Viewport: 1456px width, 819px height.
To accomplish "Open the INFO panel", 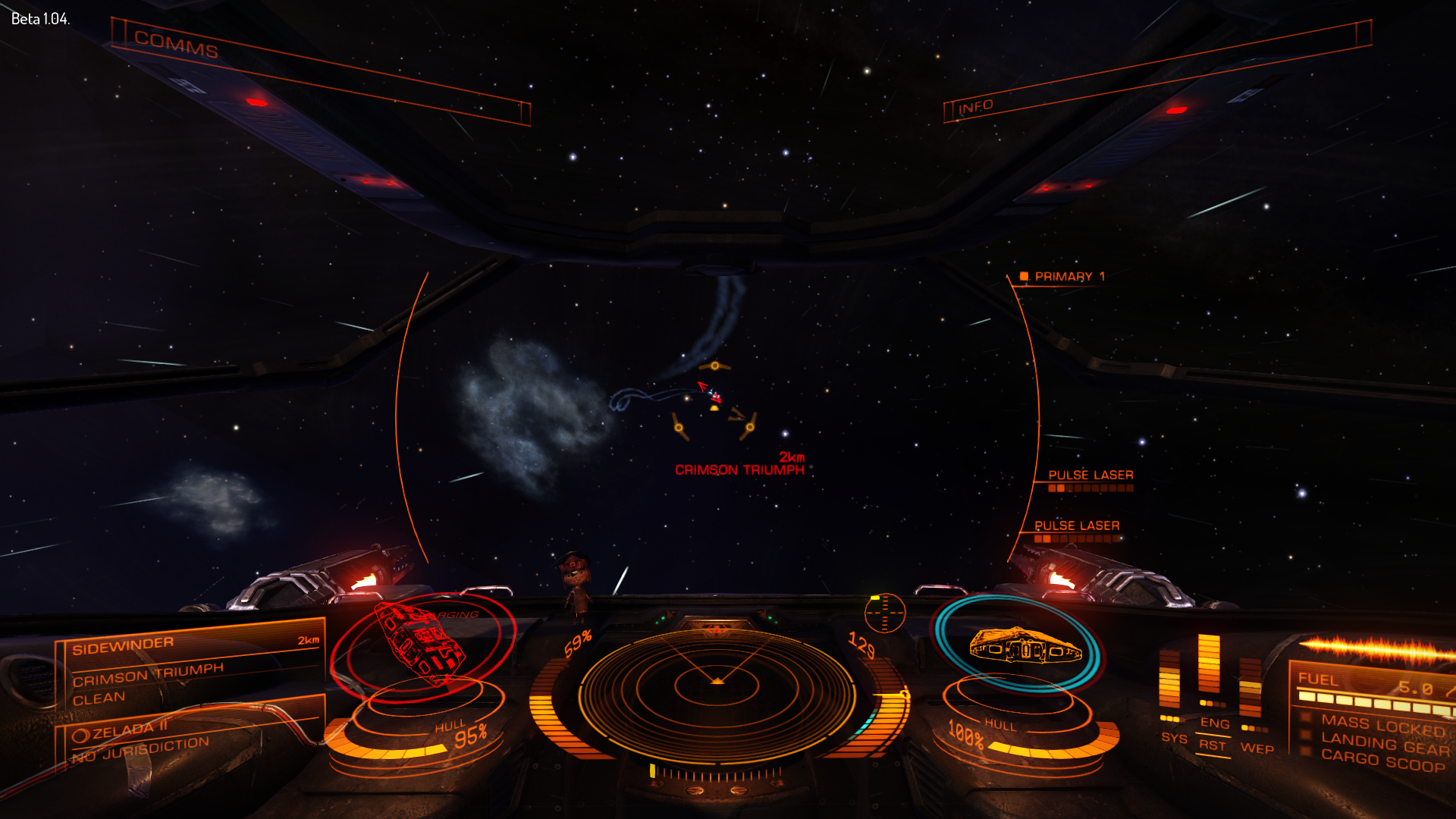I will [975, 107].
